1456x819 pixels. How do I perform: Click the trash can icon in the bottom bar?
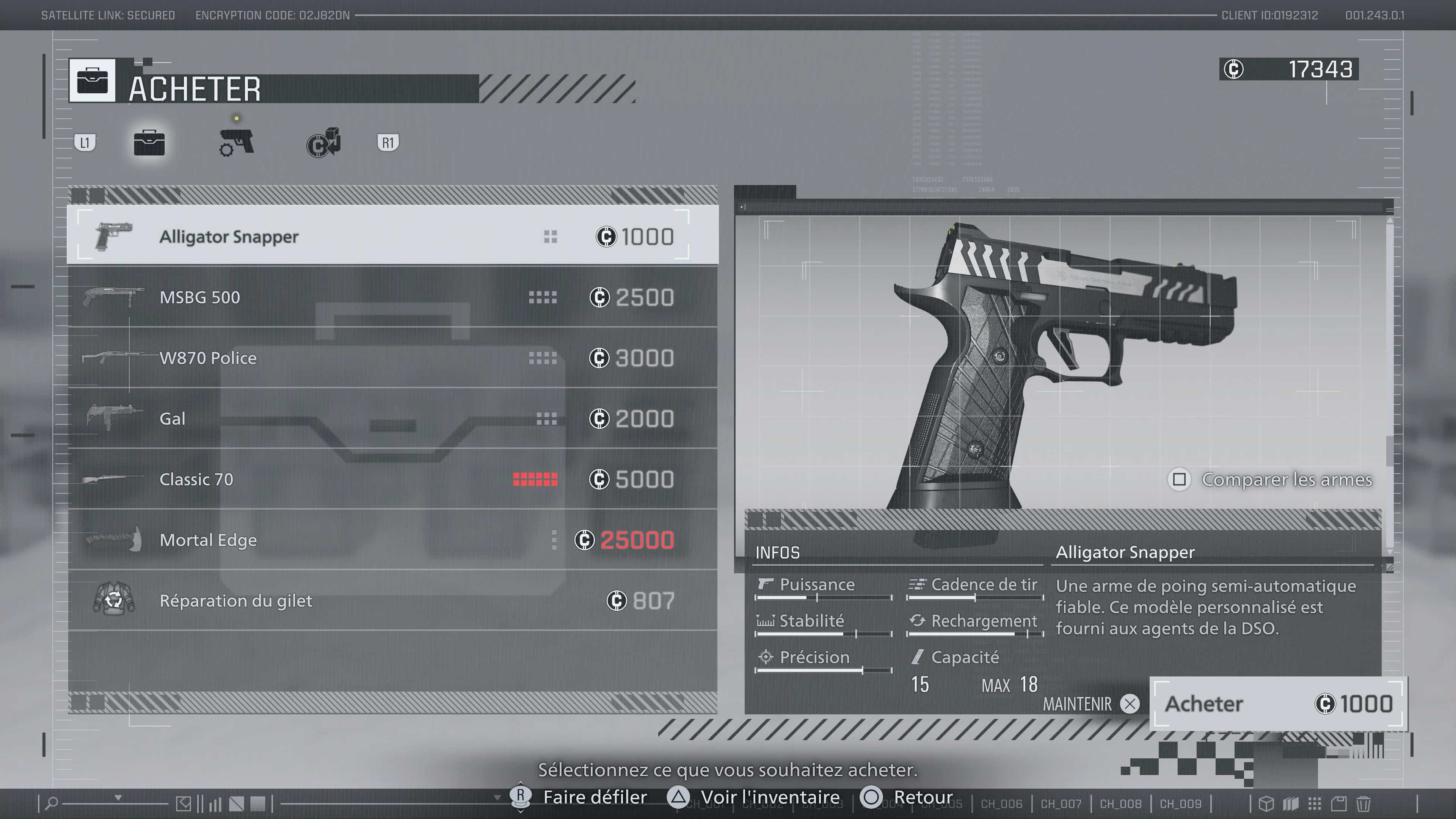point(1363,803)
